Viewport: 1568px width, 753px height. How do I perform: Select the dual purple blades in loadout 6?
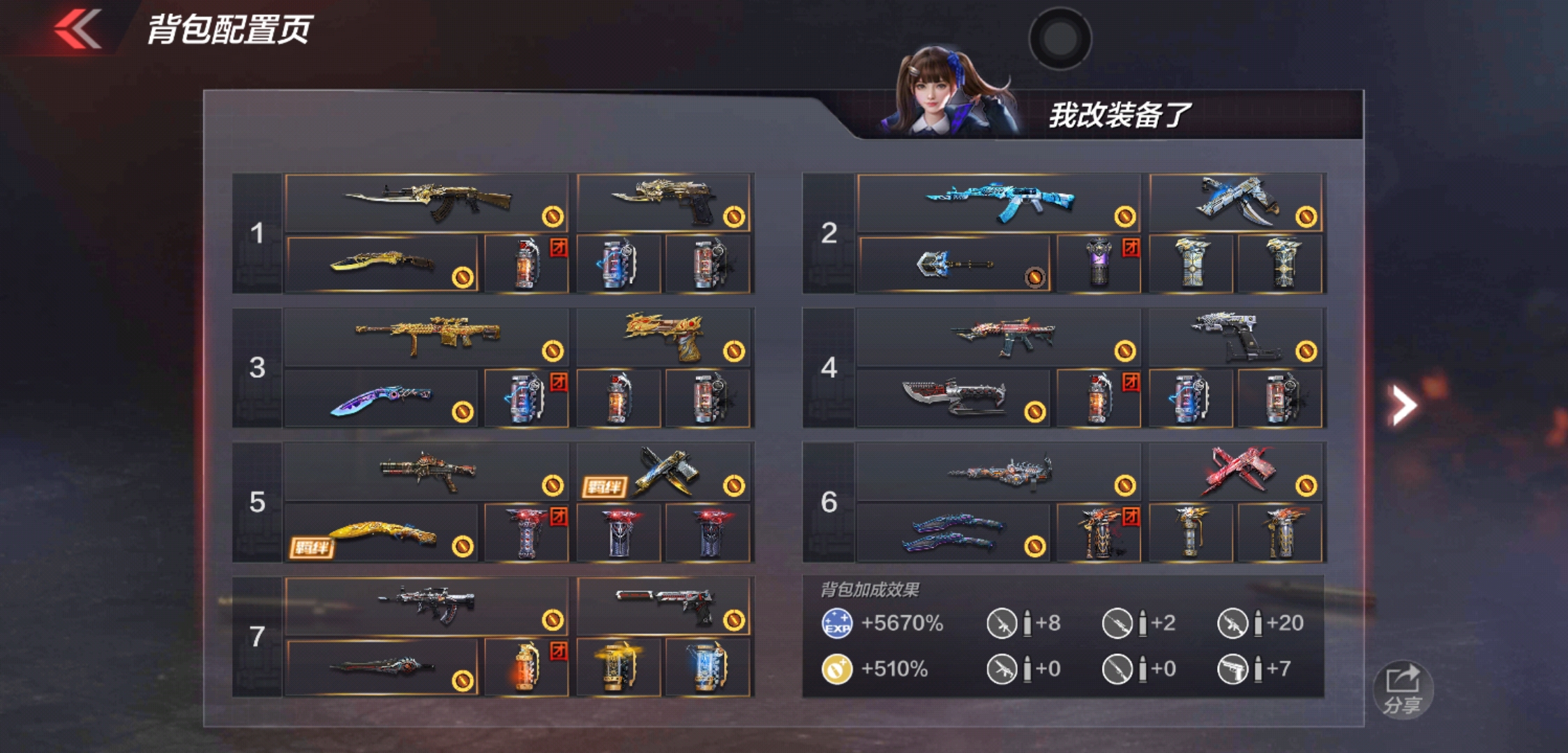(x=953, y=534)
